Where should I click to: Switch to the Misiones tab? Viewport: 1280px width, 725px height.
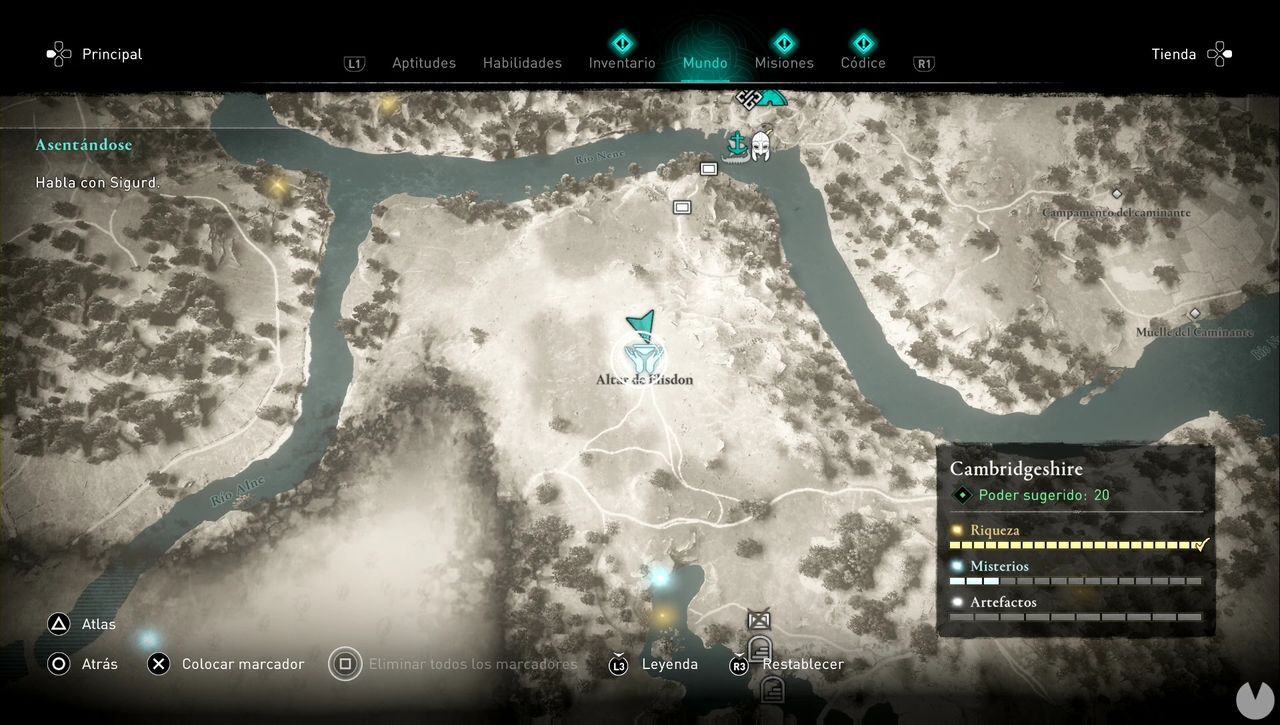(x=784, y=62)
